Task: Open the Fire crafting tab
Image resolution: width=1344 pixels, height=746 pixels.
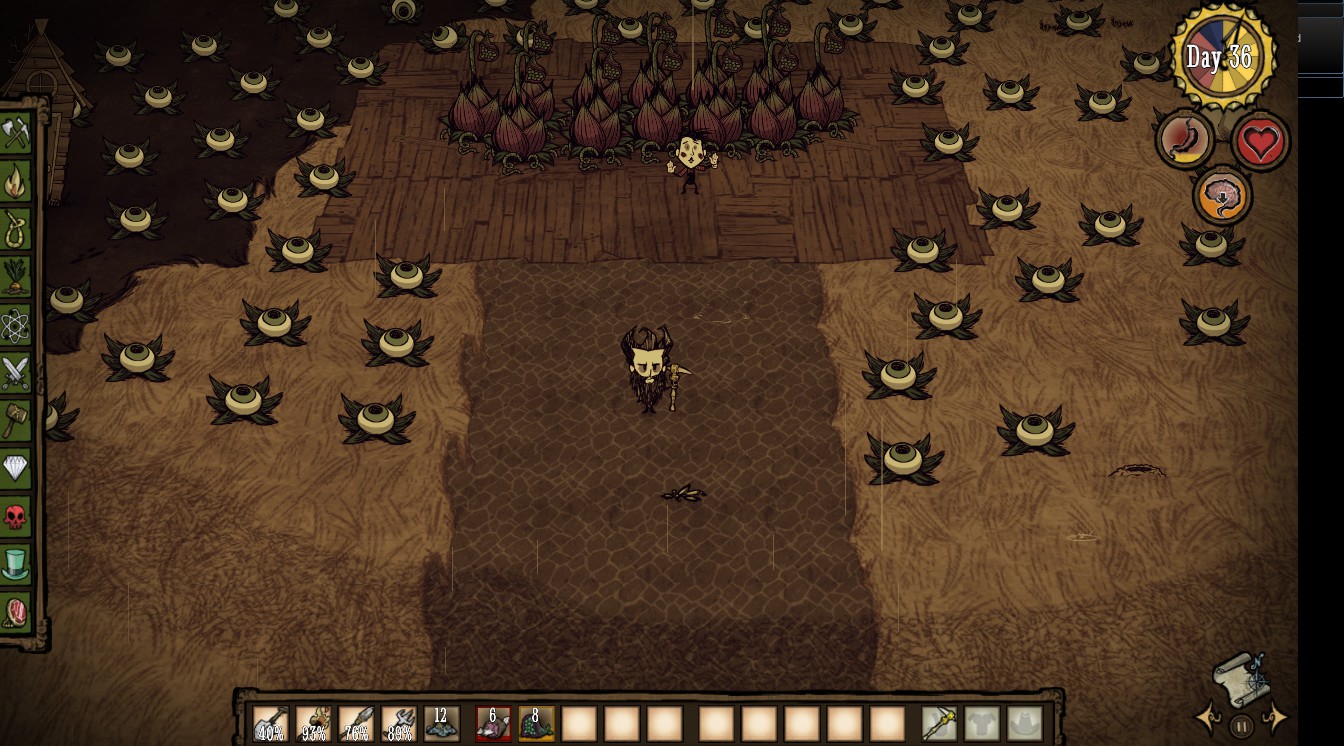Action: pyautogui.click(x=16, y=182)
